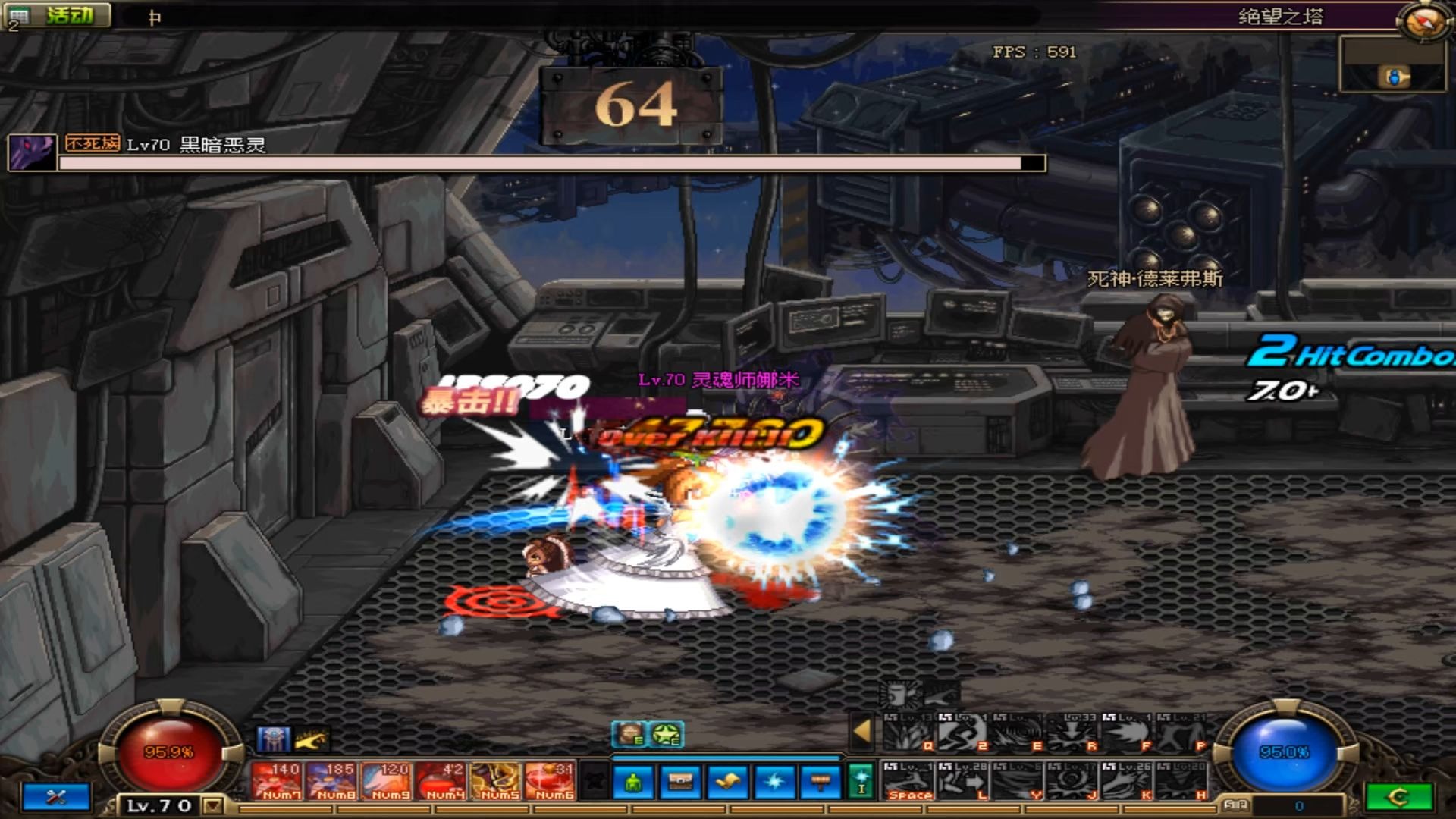Image resolution: width=1456 pixels, height=819 pixels.
Task: Use the Num8 consumable with 185 count
Action: click(x=332, y=781)
